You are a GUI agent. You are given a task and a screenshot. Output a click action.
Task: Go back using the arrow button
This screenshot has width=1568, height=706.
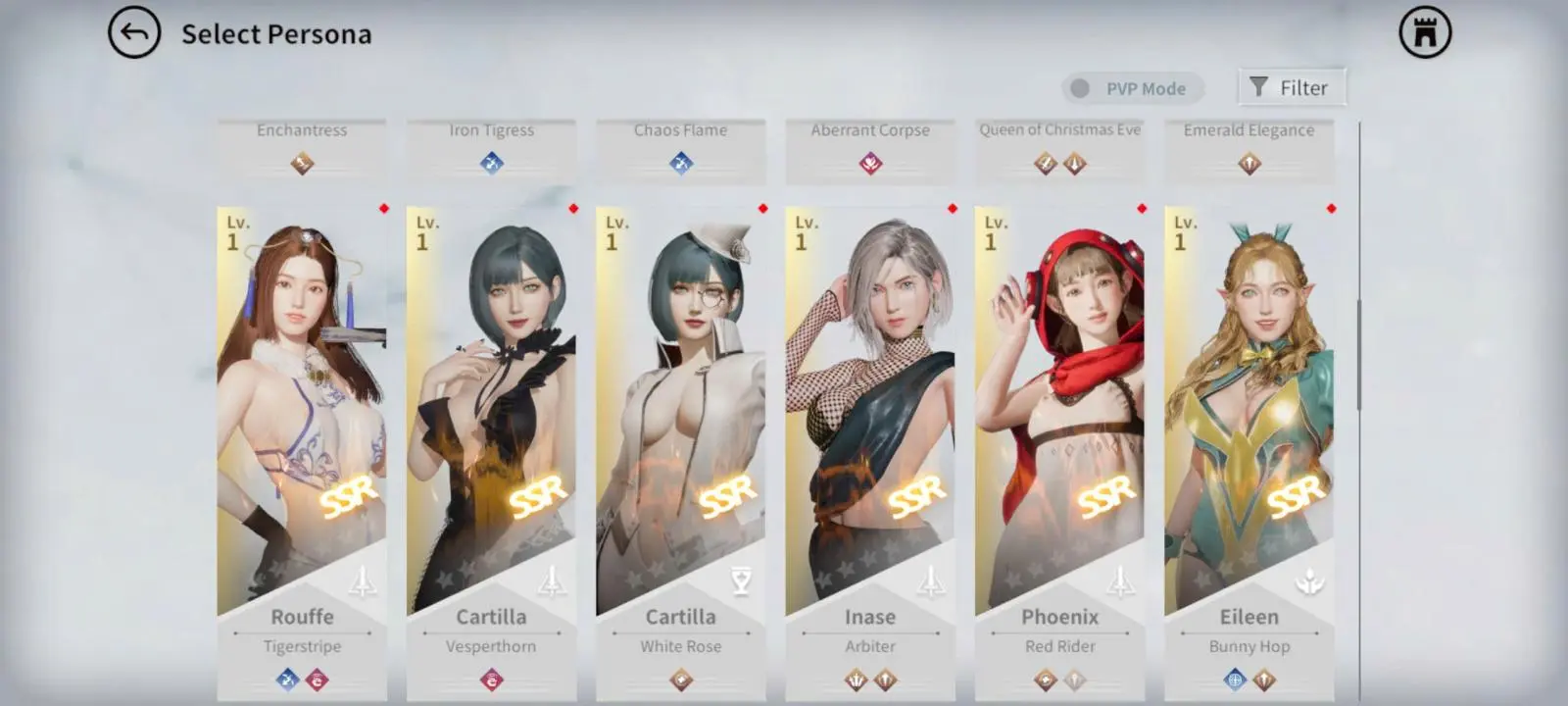click(134, 33)
